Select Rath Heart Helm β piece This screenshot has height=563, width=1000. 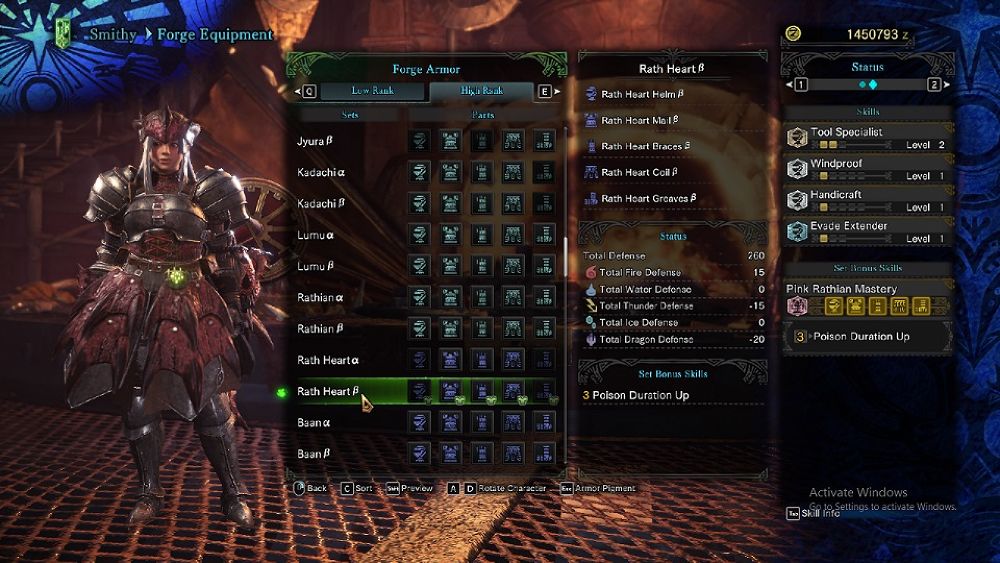tap(642, 94)
